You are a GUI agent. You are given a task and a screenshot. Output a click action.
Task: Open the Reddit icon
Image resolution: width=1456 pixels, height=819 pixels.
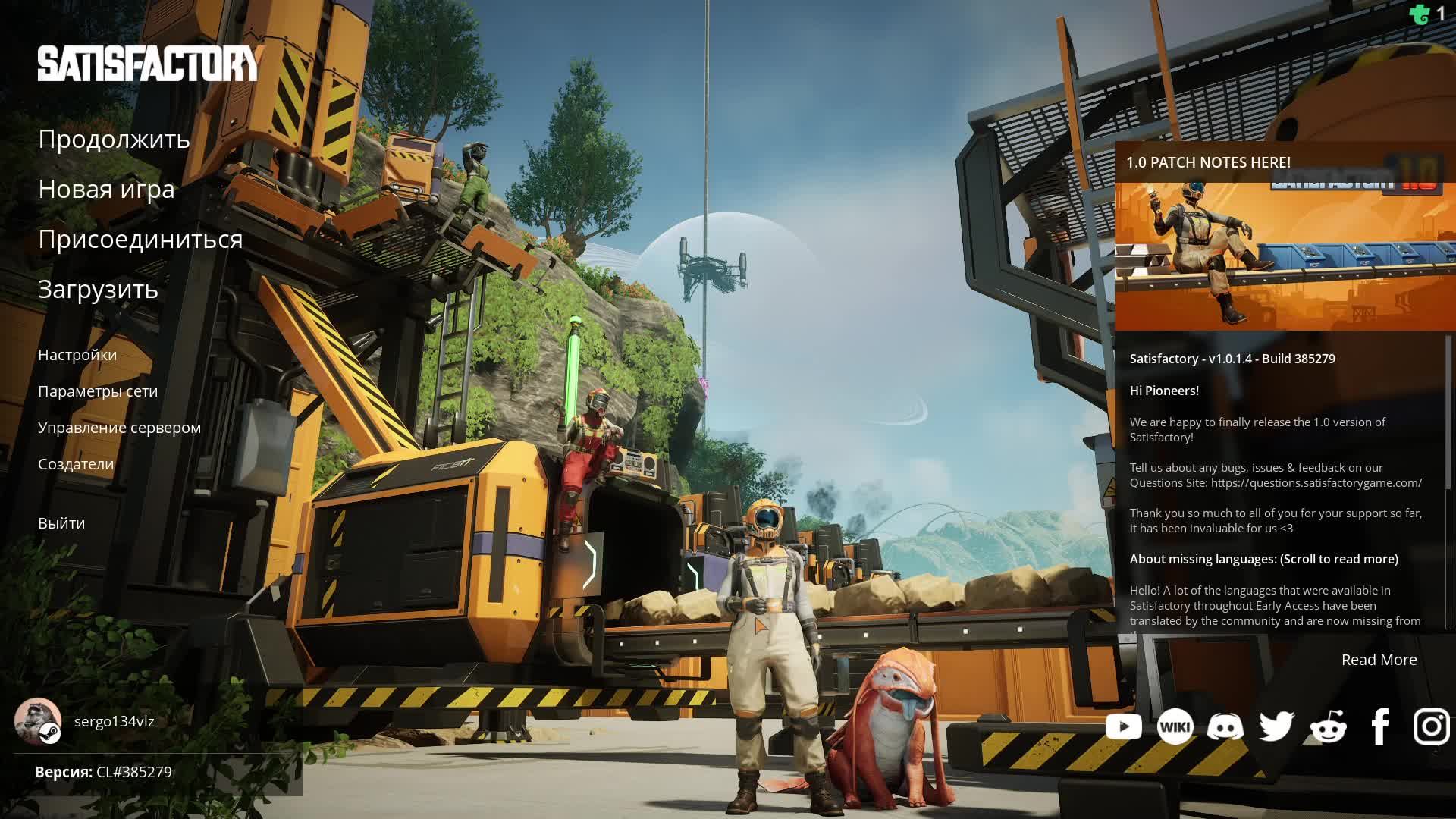[x=1328, y=726]
